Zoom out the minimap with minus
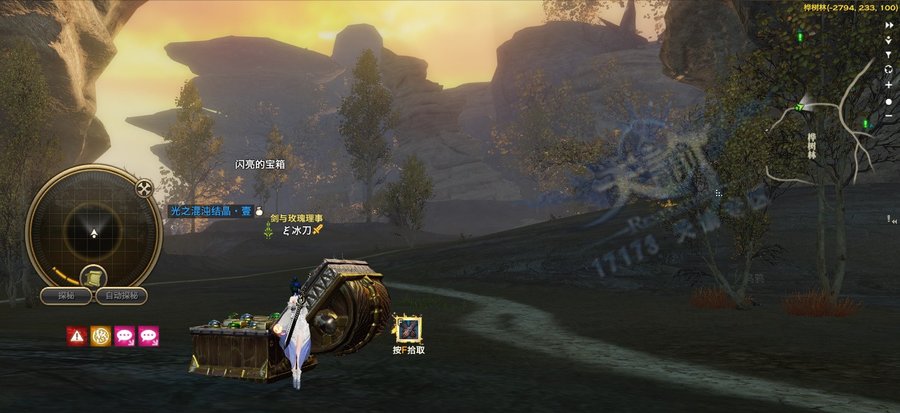900x413 pixels. click(x=888, y=117)
